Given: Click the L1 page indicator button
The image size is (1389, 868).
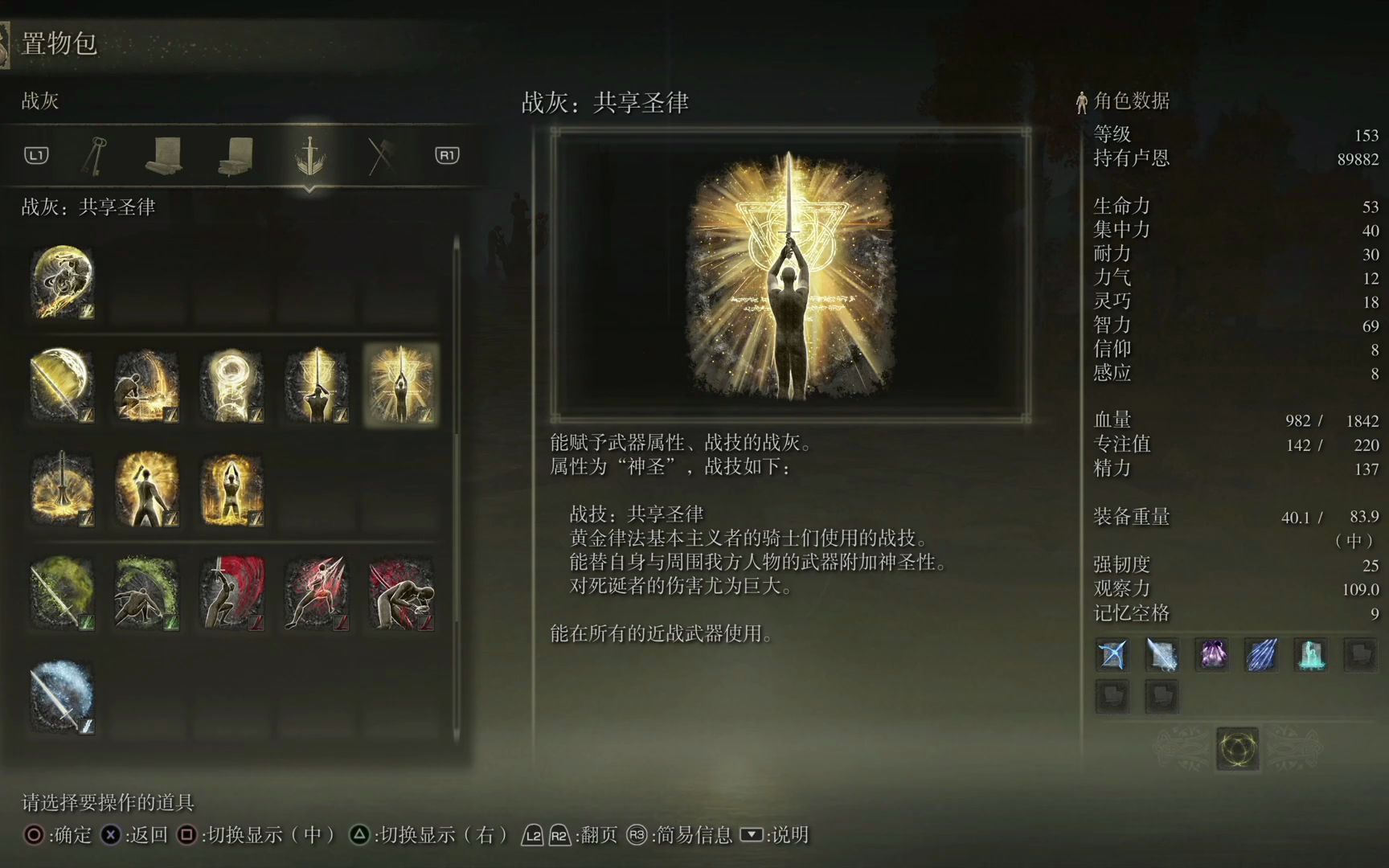Looking at the screenshot, I should tap(35, 155).
